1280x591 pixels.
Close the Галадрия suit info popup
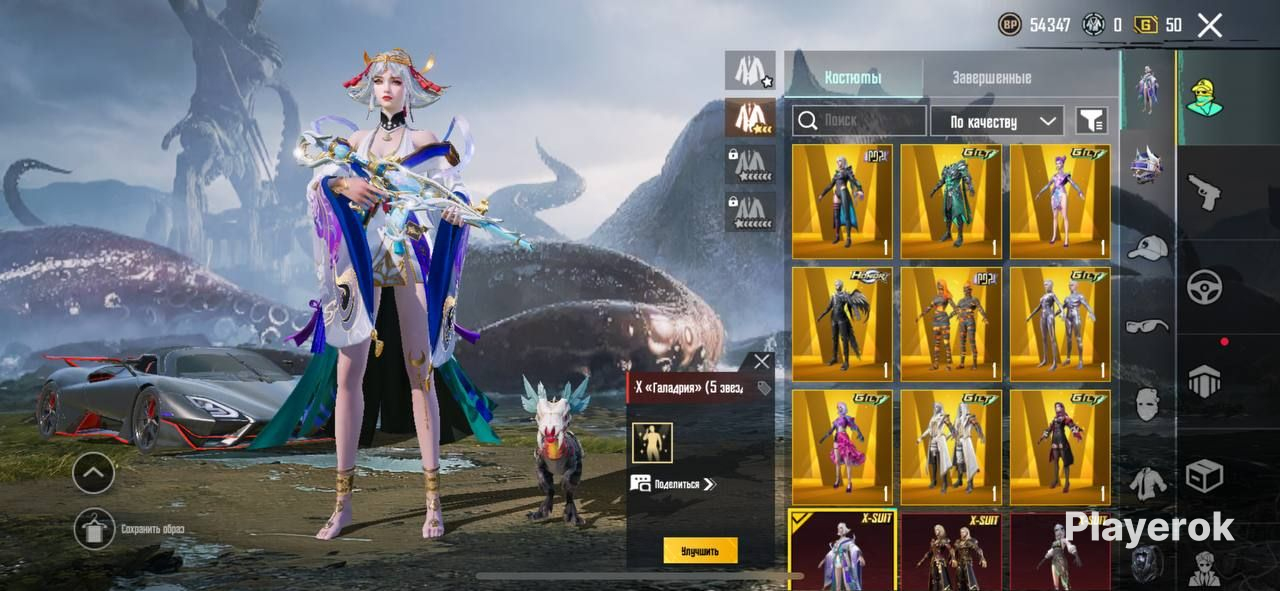coord(762,362)
